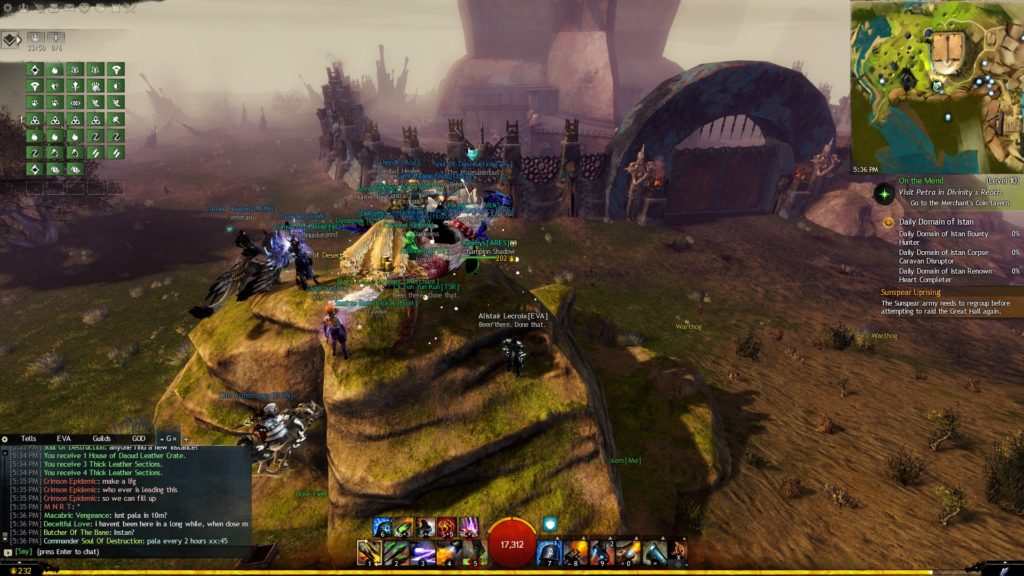Switch to the EVA chat tab
The image size is (1024, 576).
click(x=64, y=438)
